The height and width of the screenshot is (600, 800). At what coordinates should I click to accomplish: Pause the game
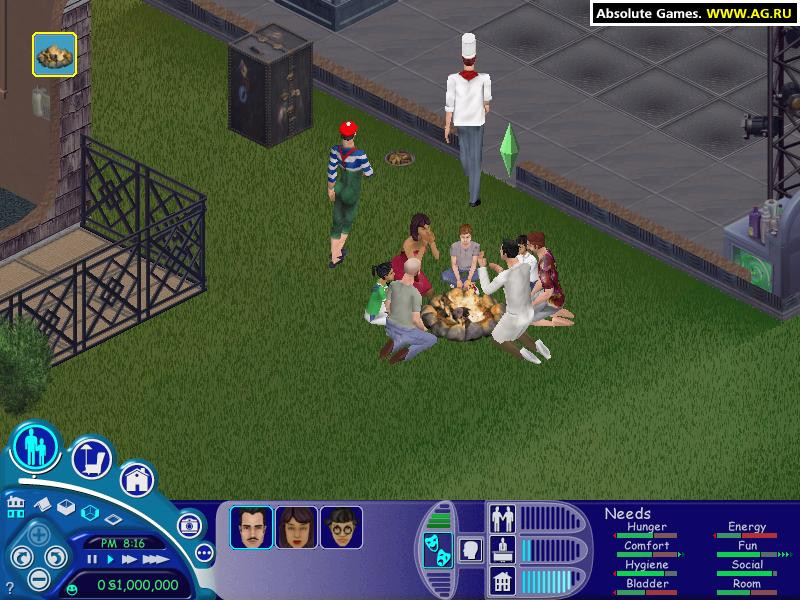click(93, 559)
